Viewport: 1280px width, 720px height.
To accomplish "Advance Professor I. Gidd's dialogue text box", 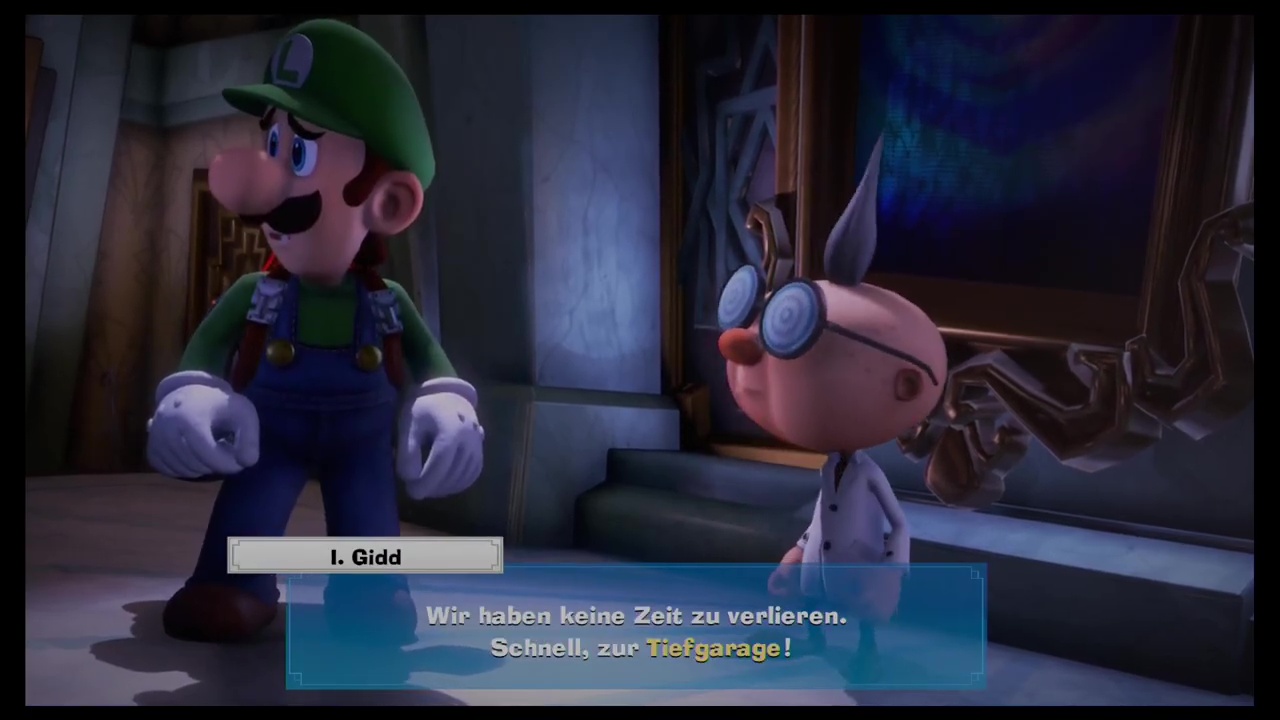I will 636,630.
